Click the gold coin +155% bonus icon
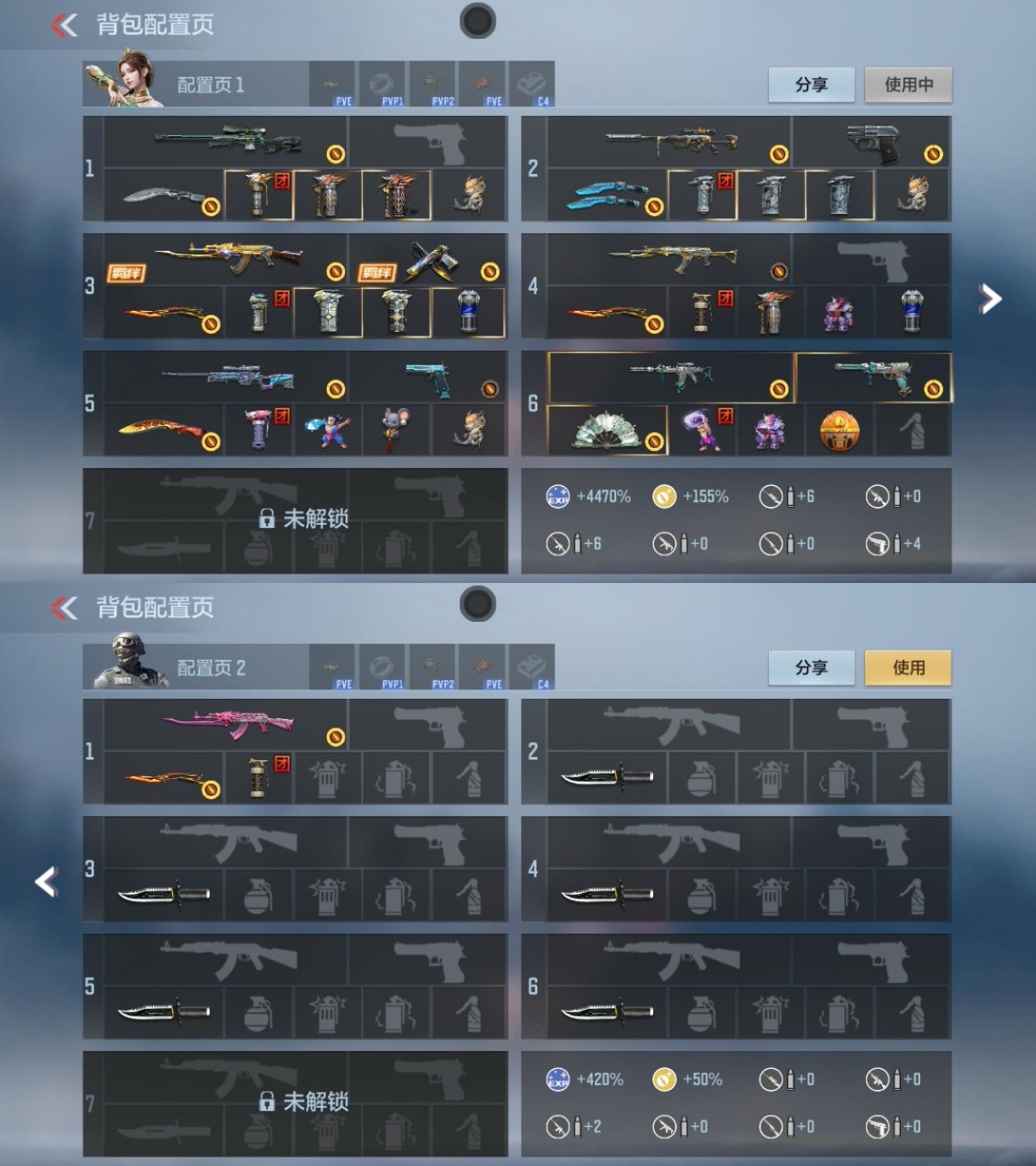1036x1166 pixels. click(664, 496)
